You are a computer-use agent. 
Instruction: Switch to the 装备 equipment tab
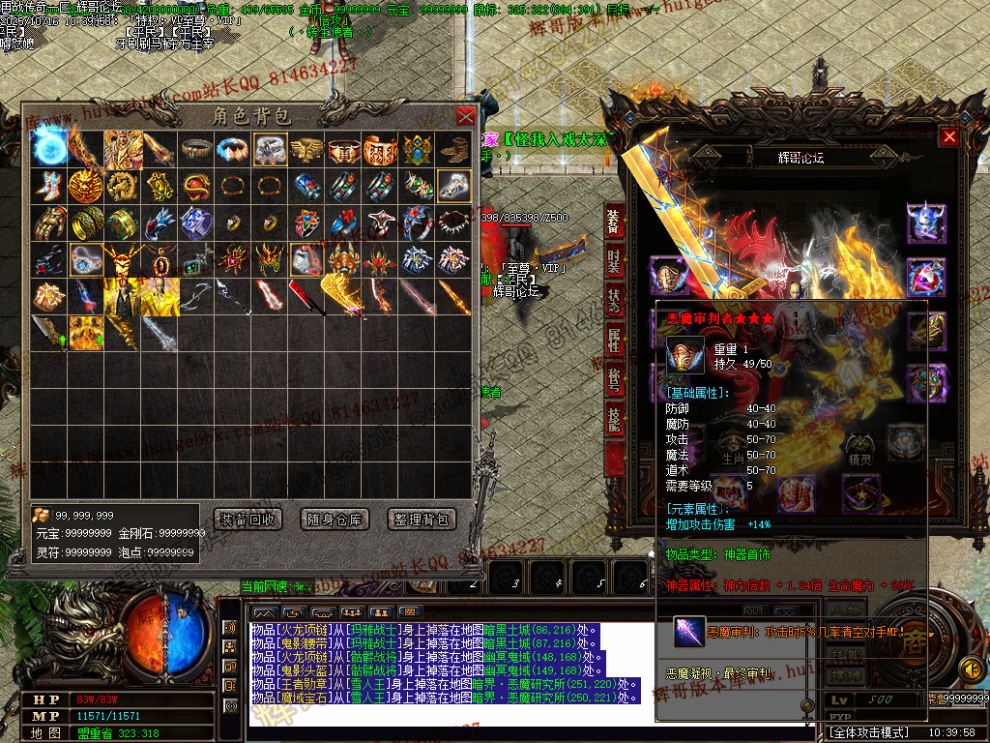tap(612, 221)
